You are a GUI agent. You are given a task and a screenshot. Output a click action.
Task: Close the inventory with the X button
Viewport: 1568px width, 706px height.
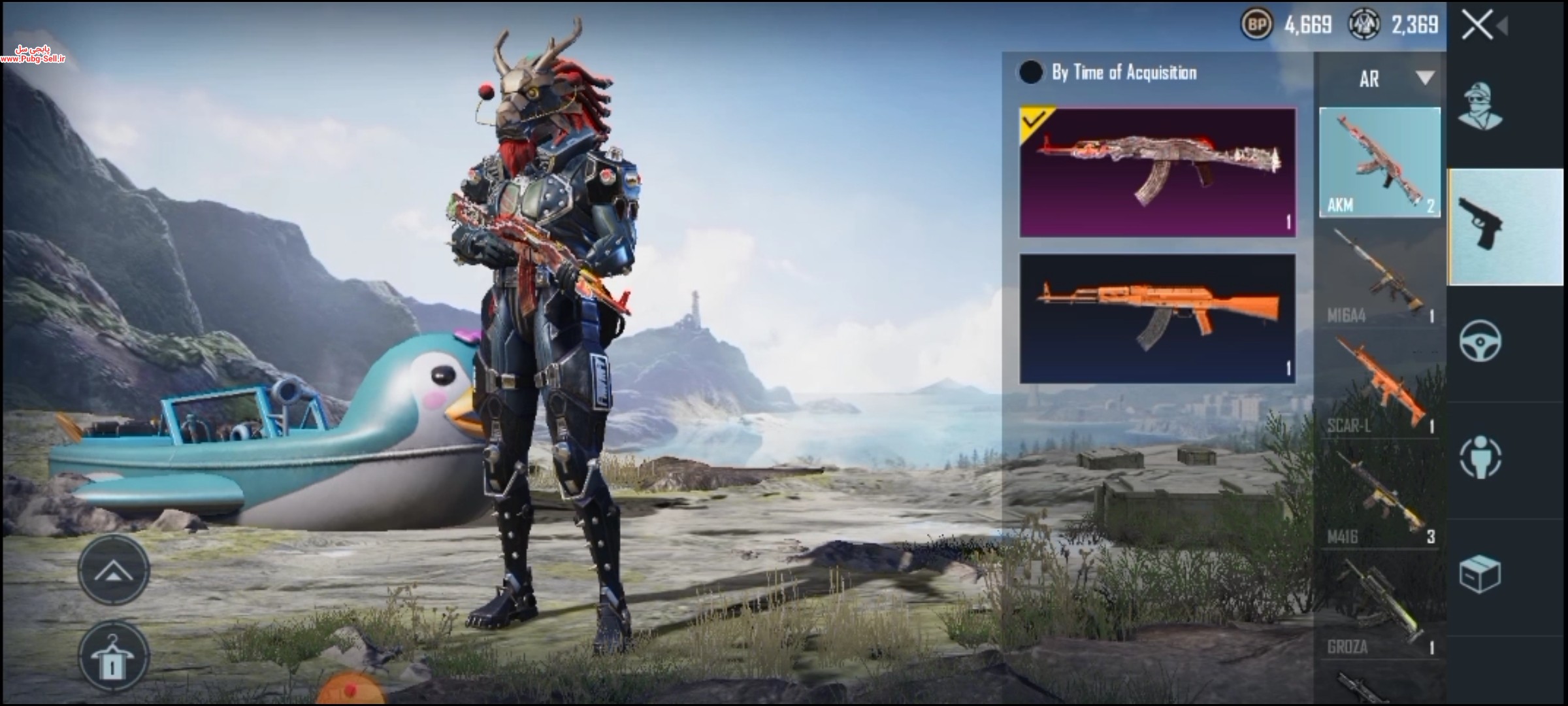pyautogui.click(x=1477, y=26)
